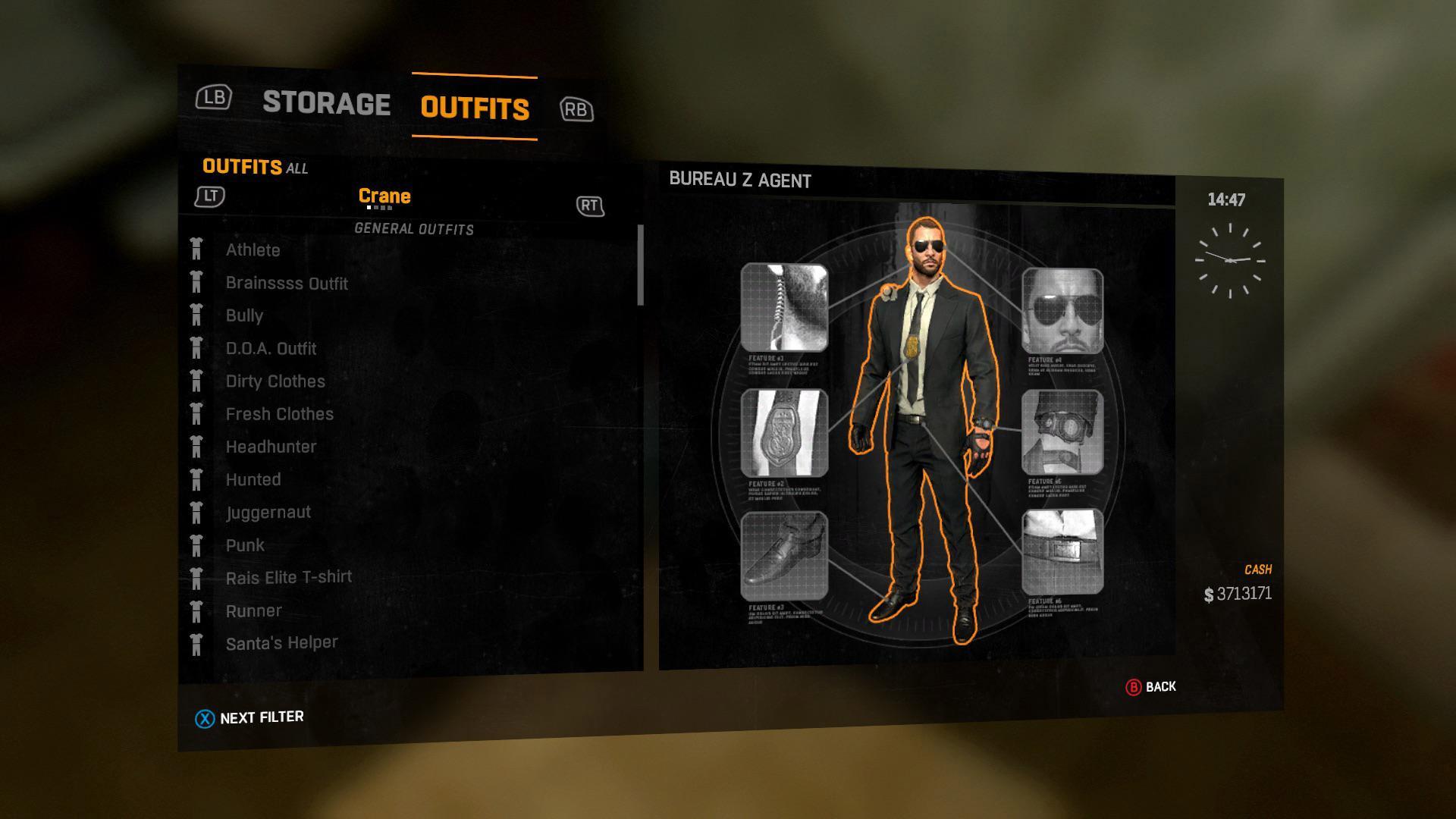This screenshot has height=819, width=1456.
Task: Select the Fresh Clothes outfit
Action: (279, 414)
